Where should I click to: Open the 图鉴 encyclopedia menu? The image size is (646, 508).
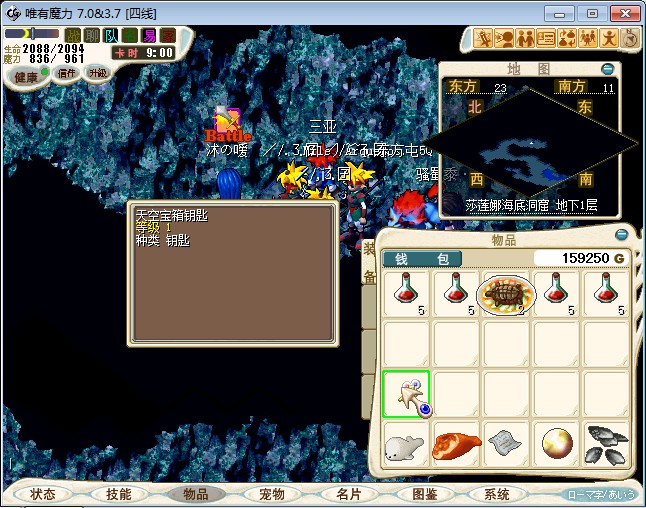tap(423, 494)
